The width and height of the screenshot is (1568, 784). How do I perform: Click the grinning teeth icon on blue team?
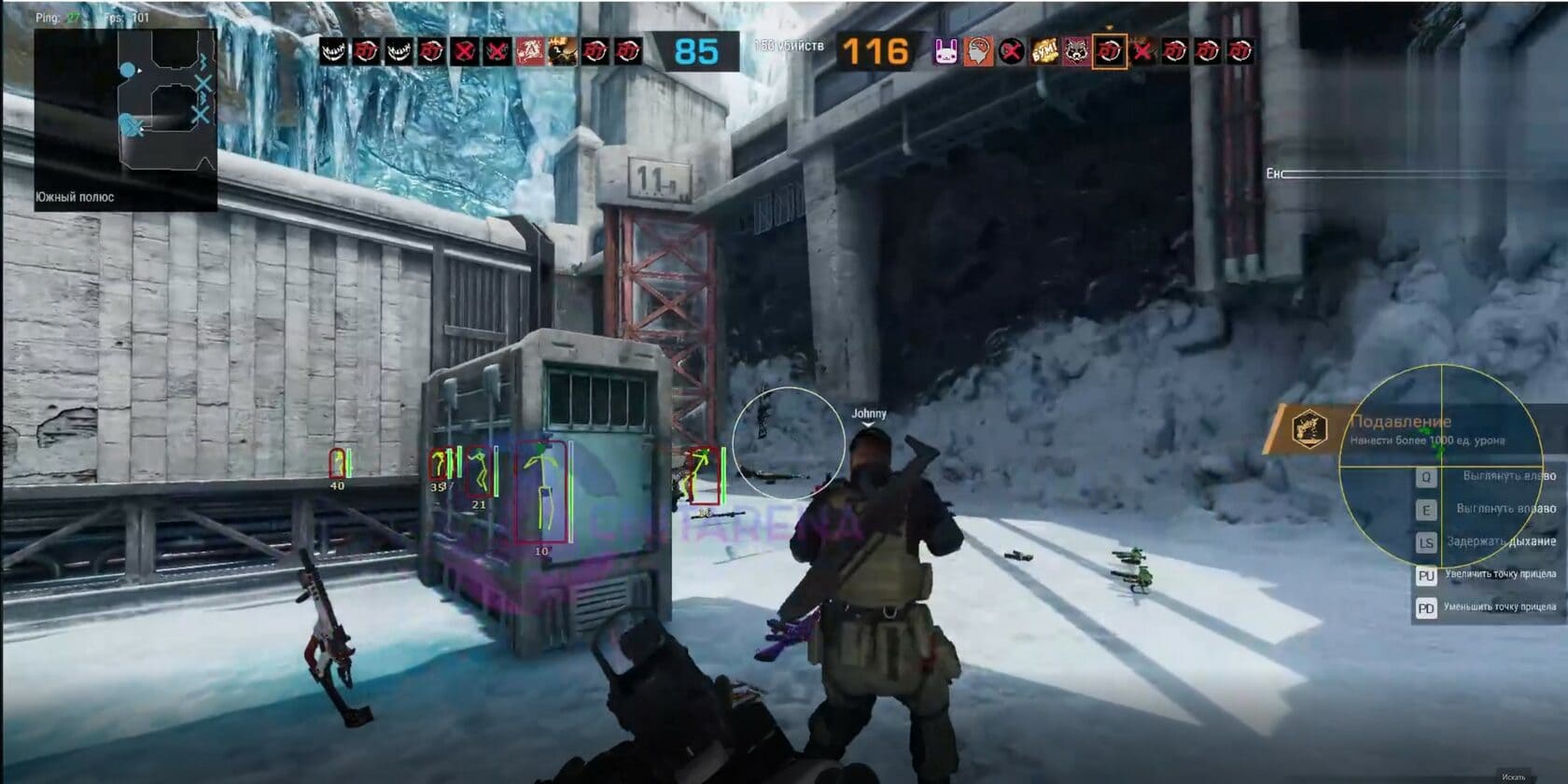[331, 53]
